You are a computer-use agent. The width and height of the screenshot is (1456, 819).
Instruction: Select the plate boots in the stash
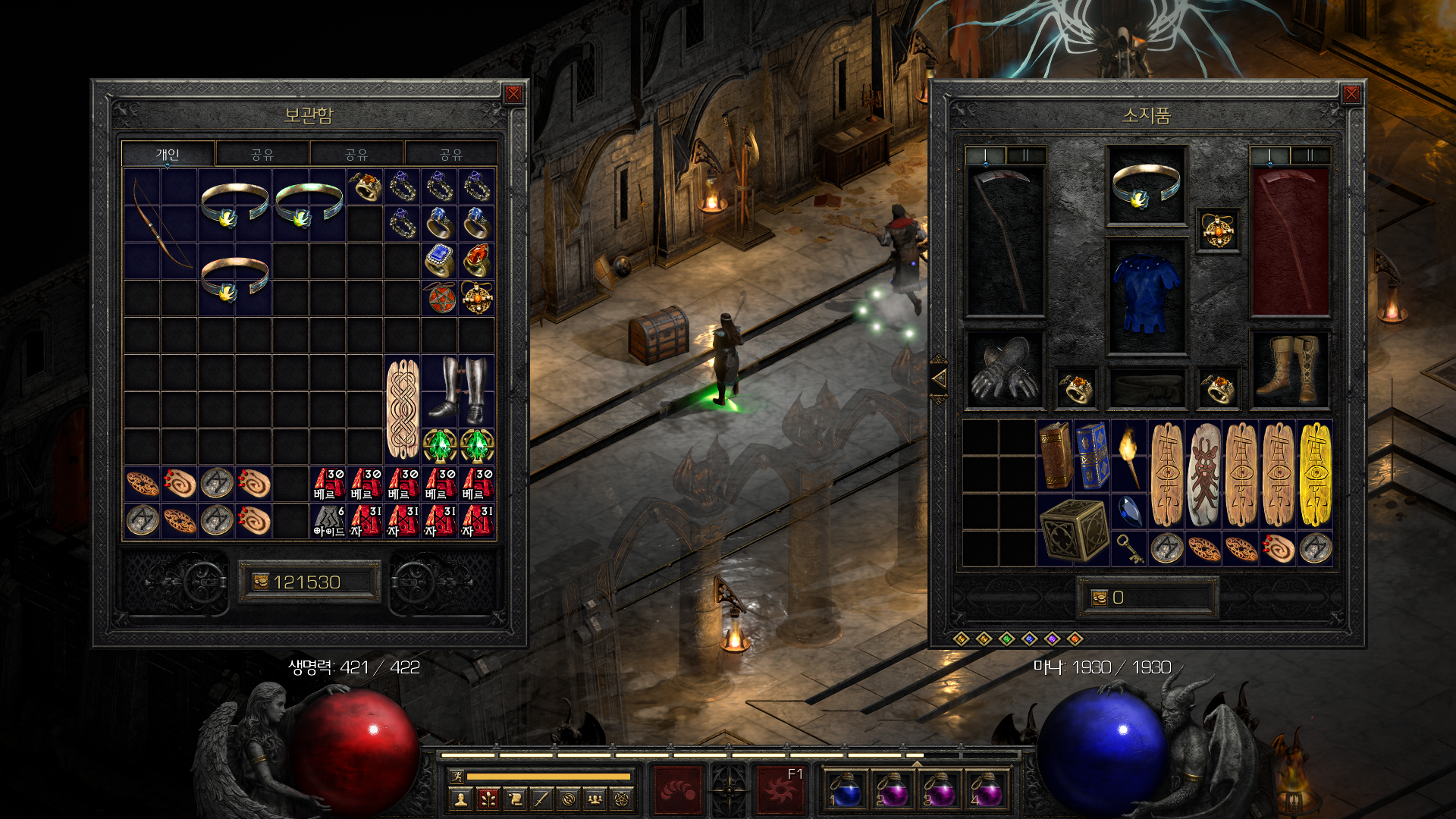457,391
